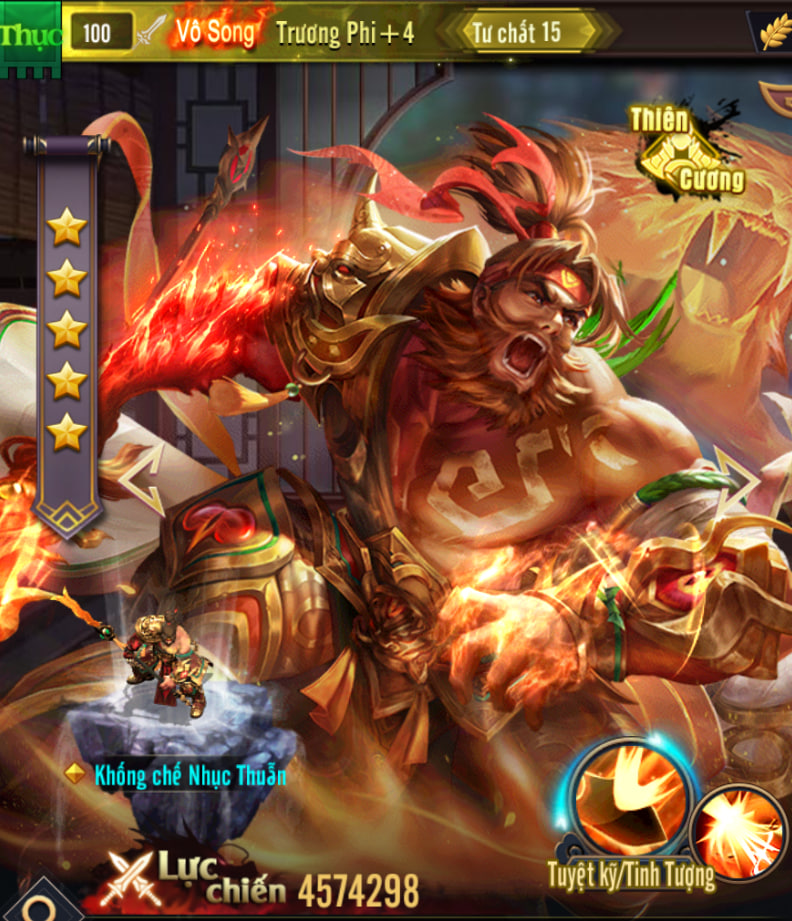Screen dimensions: 792x921
Task: Tap the Khống chế Nhục Thuẫn role label
Action: point(188,774)
